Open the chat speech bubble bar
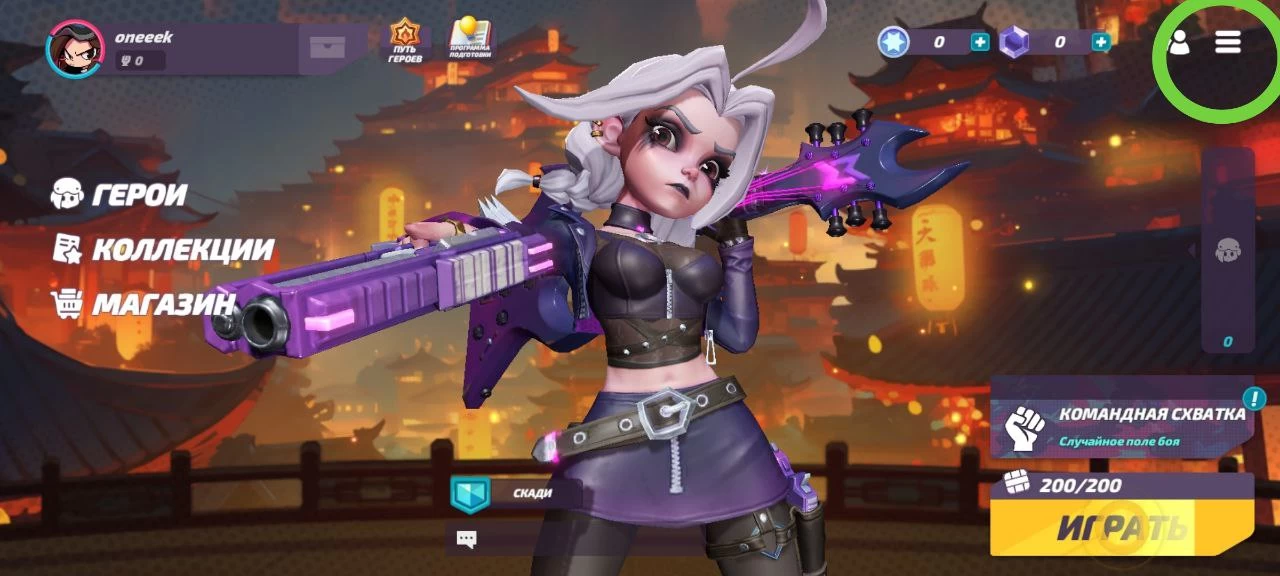Viewport: 1280px width, 576px height. tap(520, 539)
